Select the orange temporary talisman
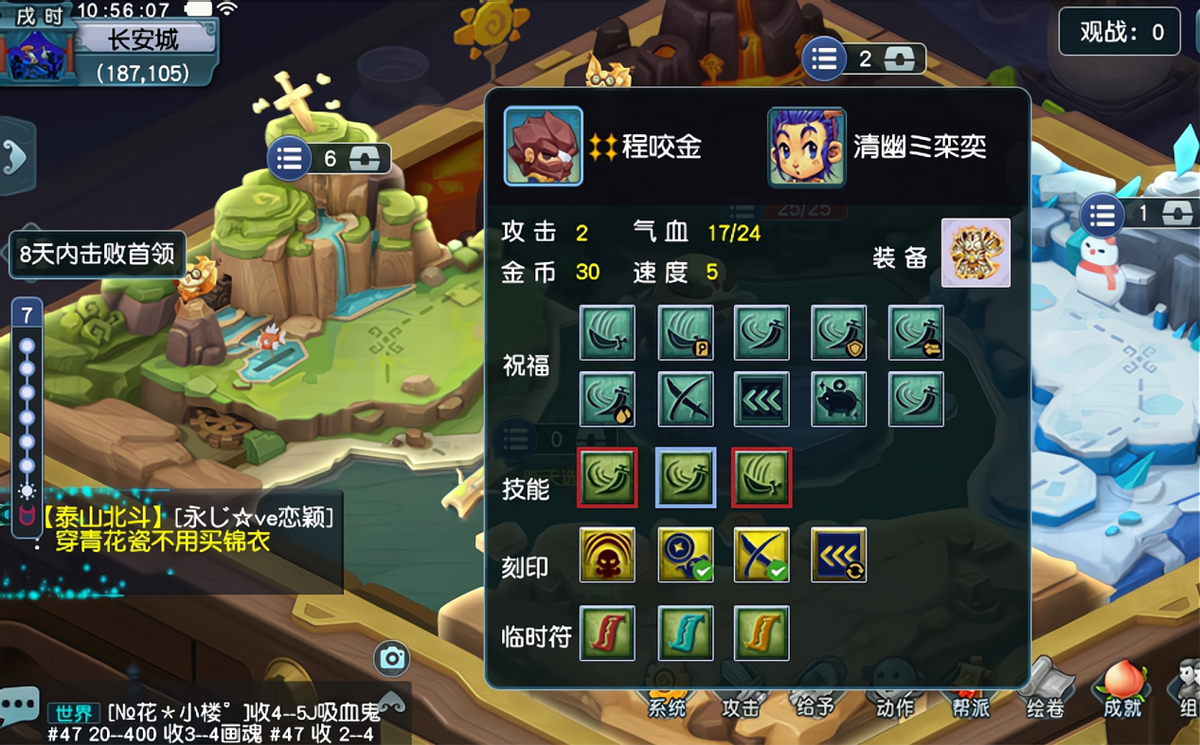 (x=762, y=632)
